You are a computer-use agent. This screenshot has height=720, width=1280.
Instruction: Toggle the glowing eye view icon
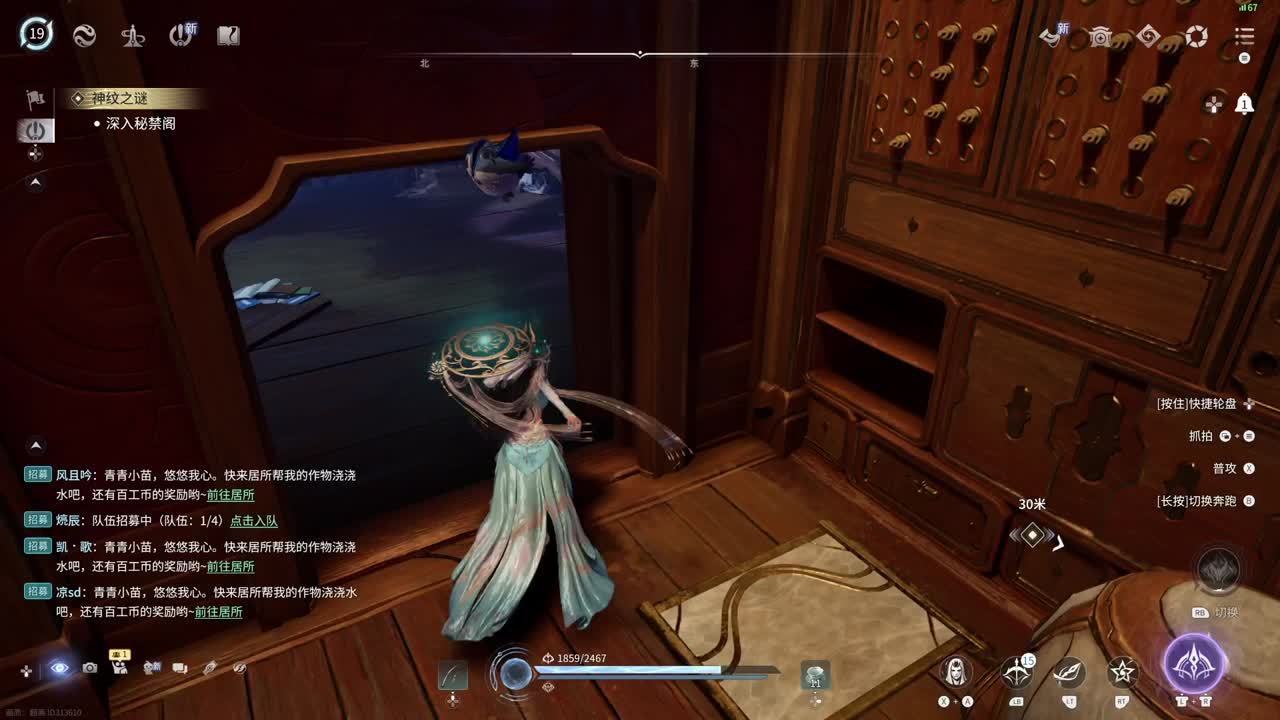[x=60, y=667]
